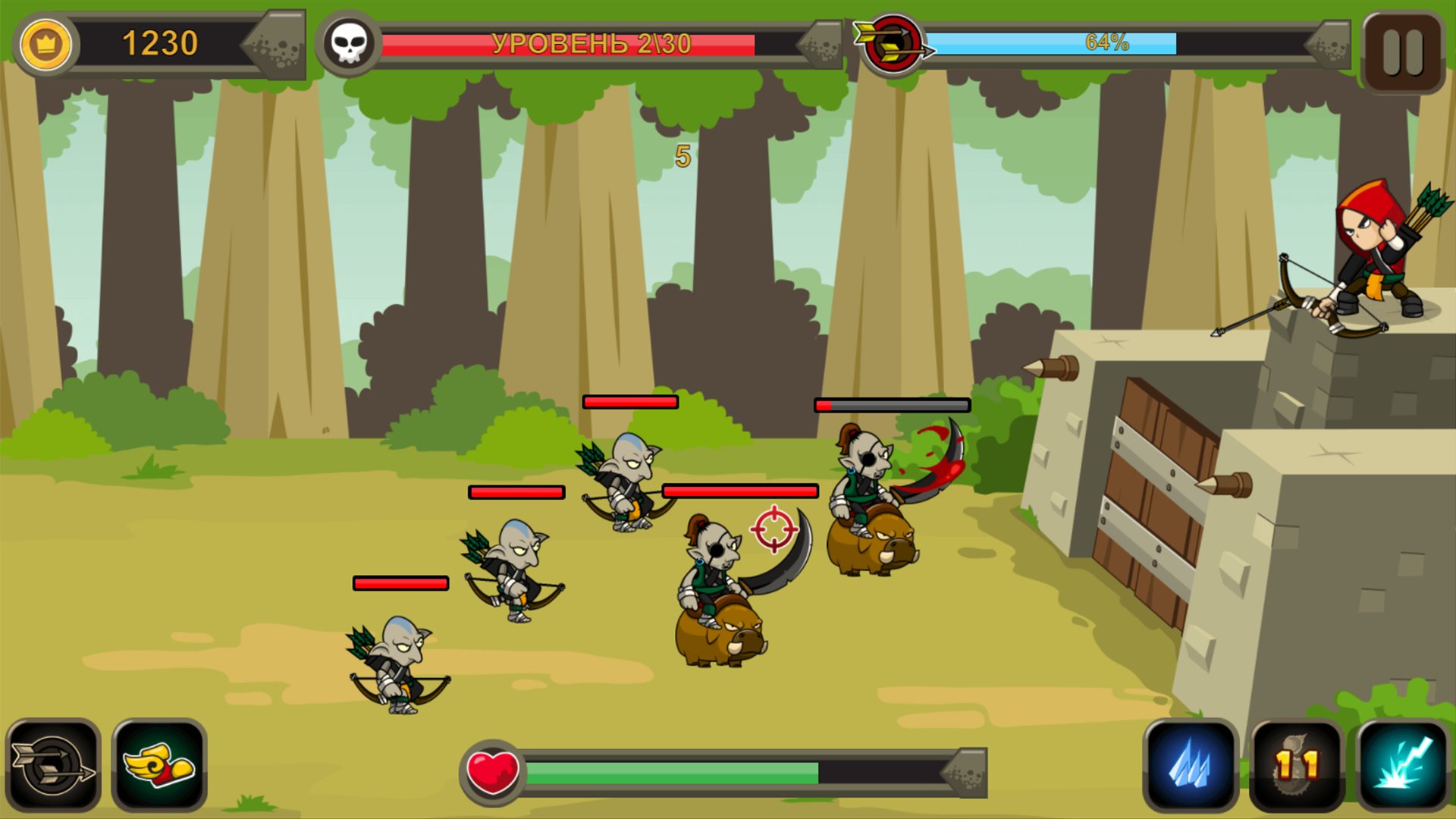The width and height of the screenshot is (1456, 819).
Task: Use the winged boot speed power-up
Action: click(159, 770)
